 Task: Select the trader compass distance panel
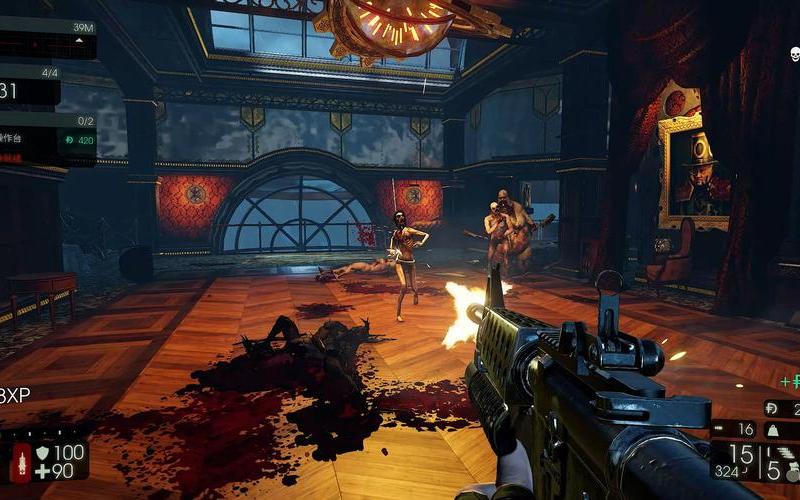48,38
